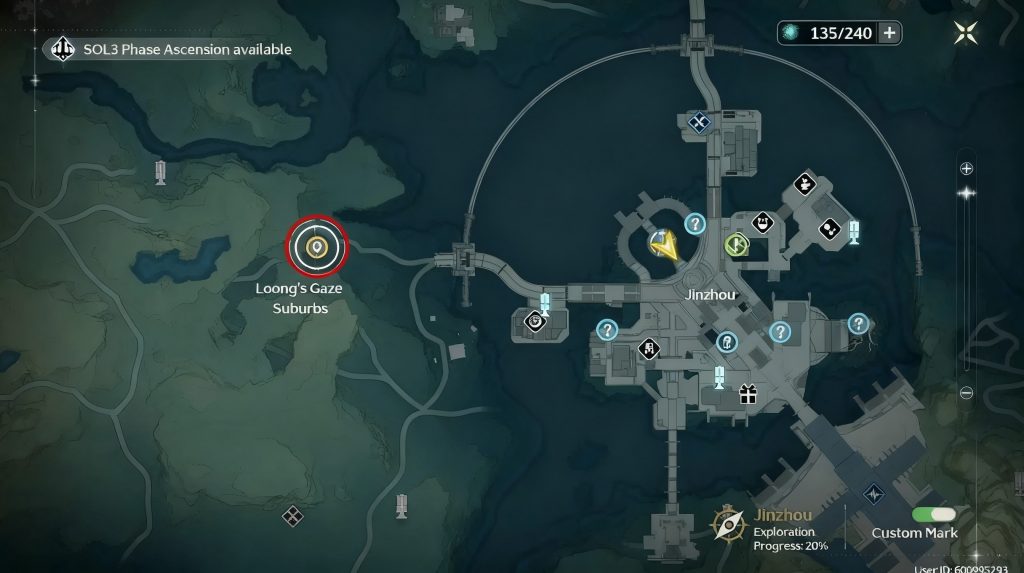Click the beacon marker above the gift box
This screenshot has width=1024, height=573.
pyautogui.click(x=719, y=377)
